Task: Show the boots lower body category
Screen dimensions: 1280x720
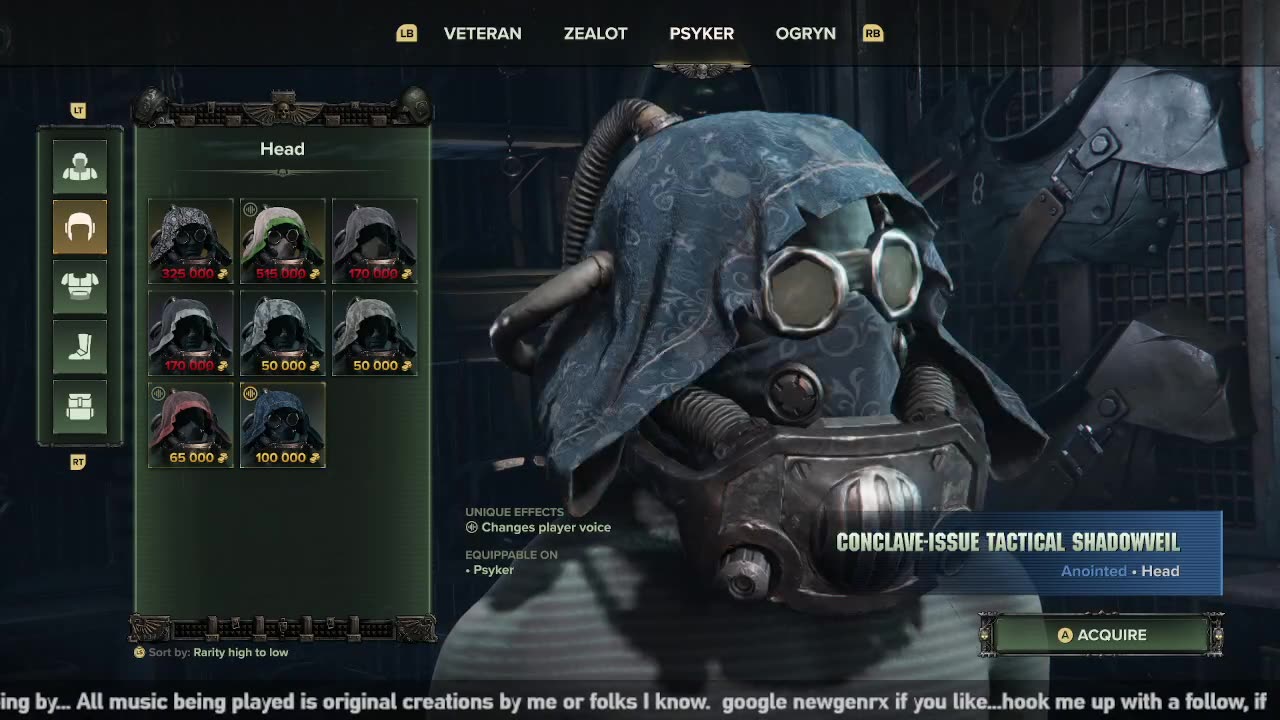Action: (x=80, y=347)
